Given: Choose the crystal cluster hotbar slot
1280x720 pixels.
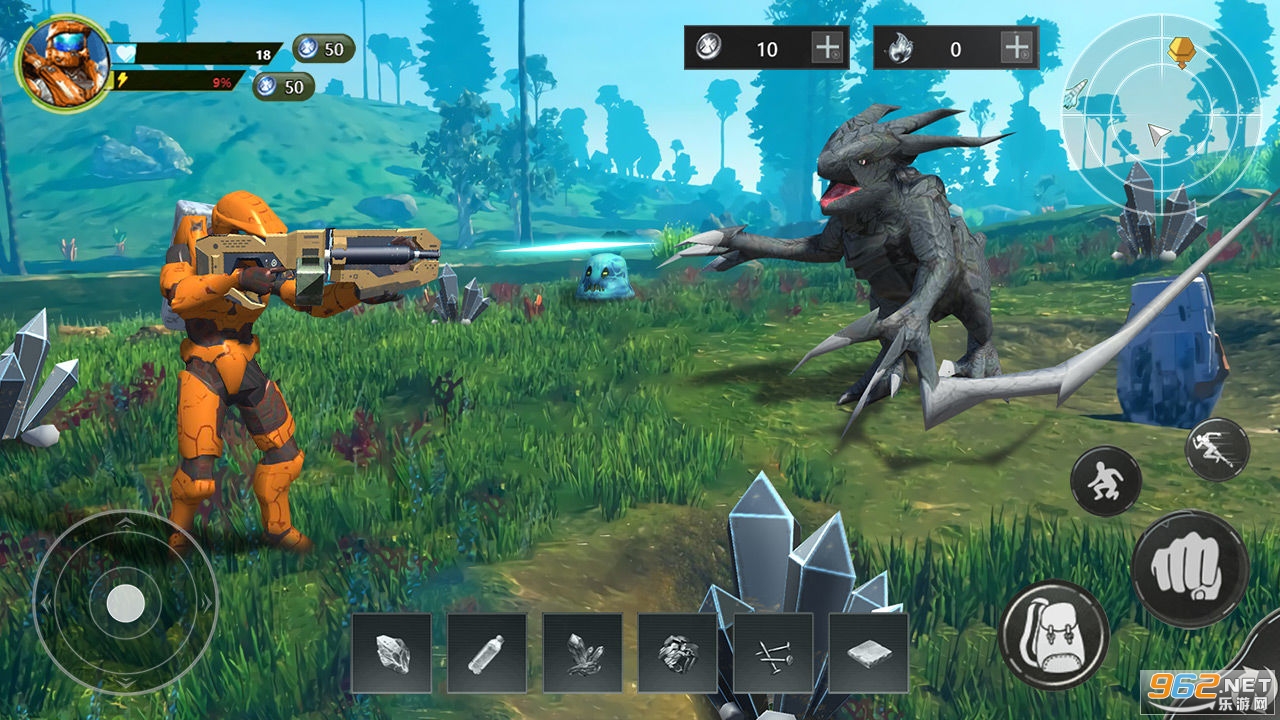Looking at the screenshot, I should 583,653.
